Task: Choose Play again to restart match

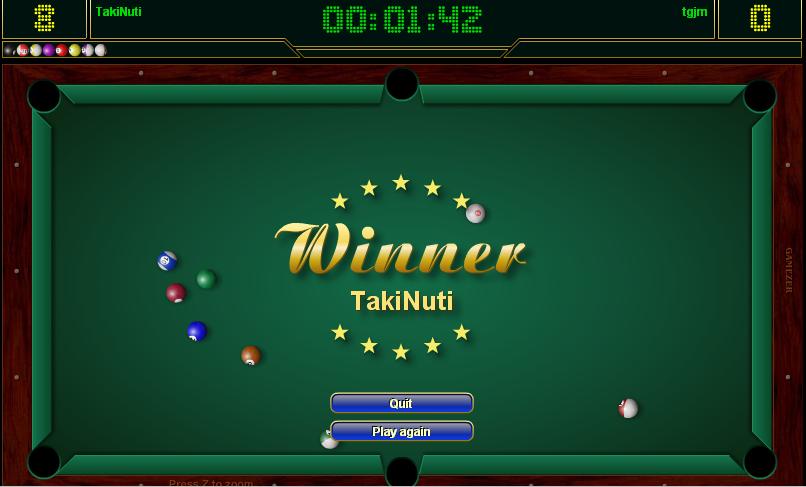Action: coord(401,431)
